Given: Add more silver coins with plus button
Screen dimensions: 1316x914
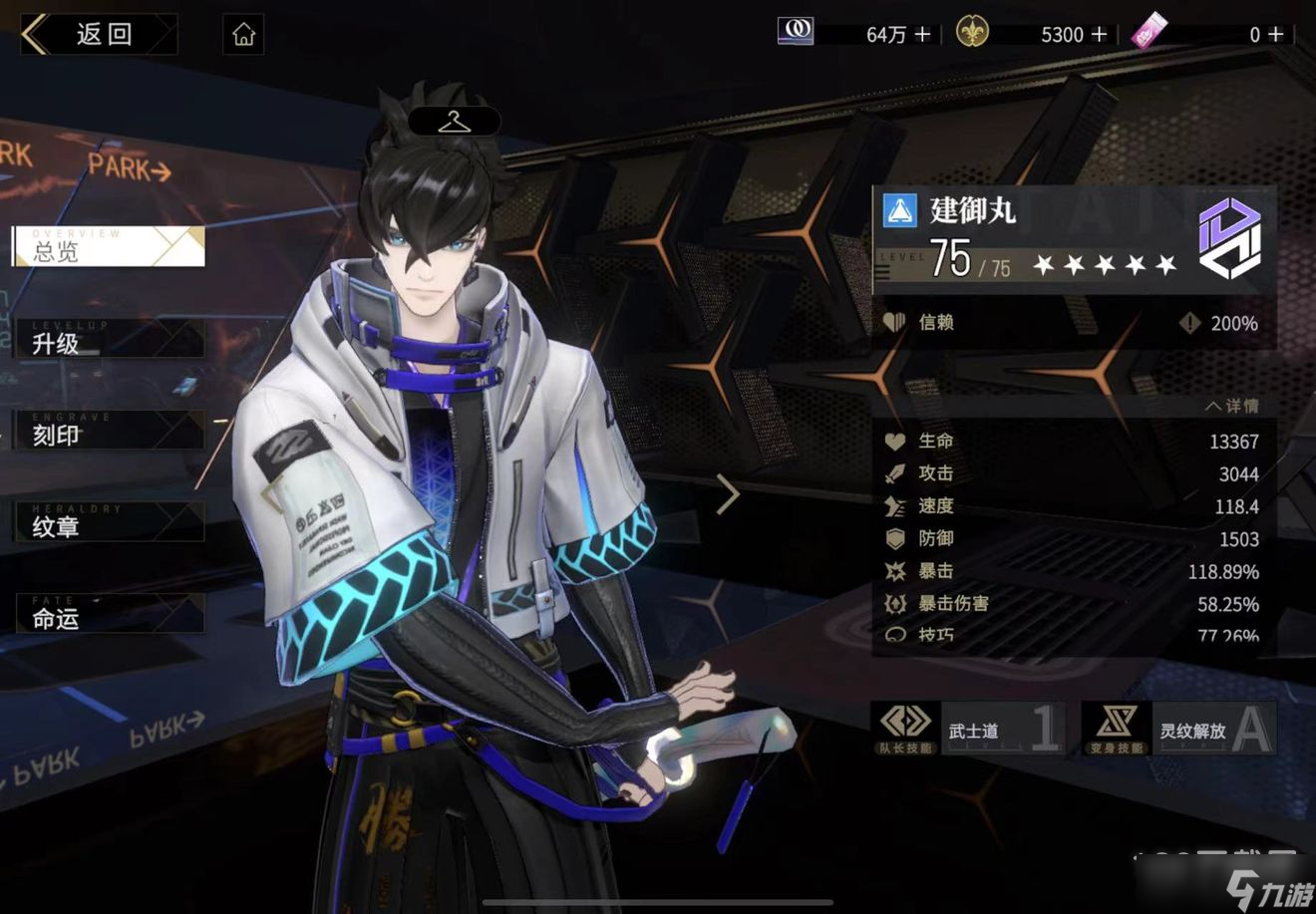Looking at the screenshot, I should click(923, 35).
